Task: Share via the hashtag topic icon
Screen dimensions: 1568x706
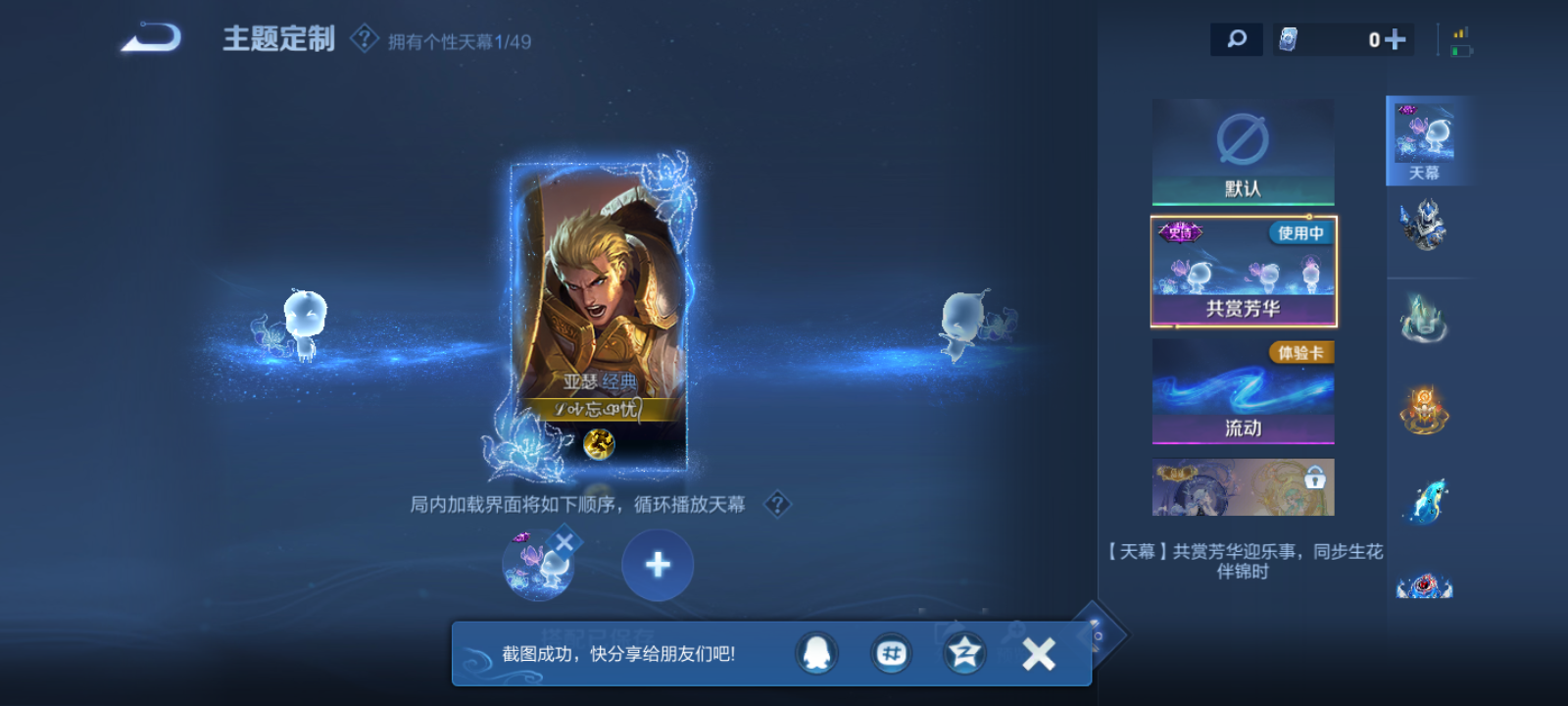Action: click(890, 652)
